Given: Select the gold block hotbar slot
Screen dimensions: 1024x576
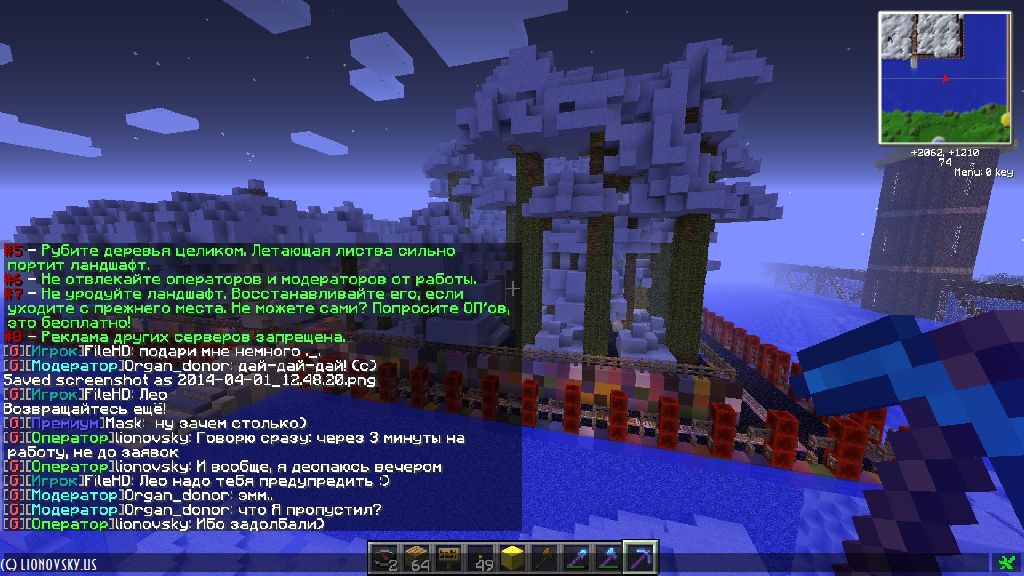Looking at the screenshot, I should 513,557.
